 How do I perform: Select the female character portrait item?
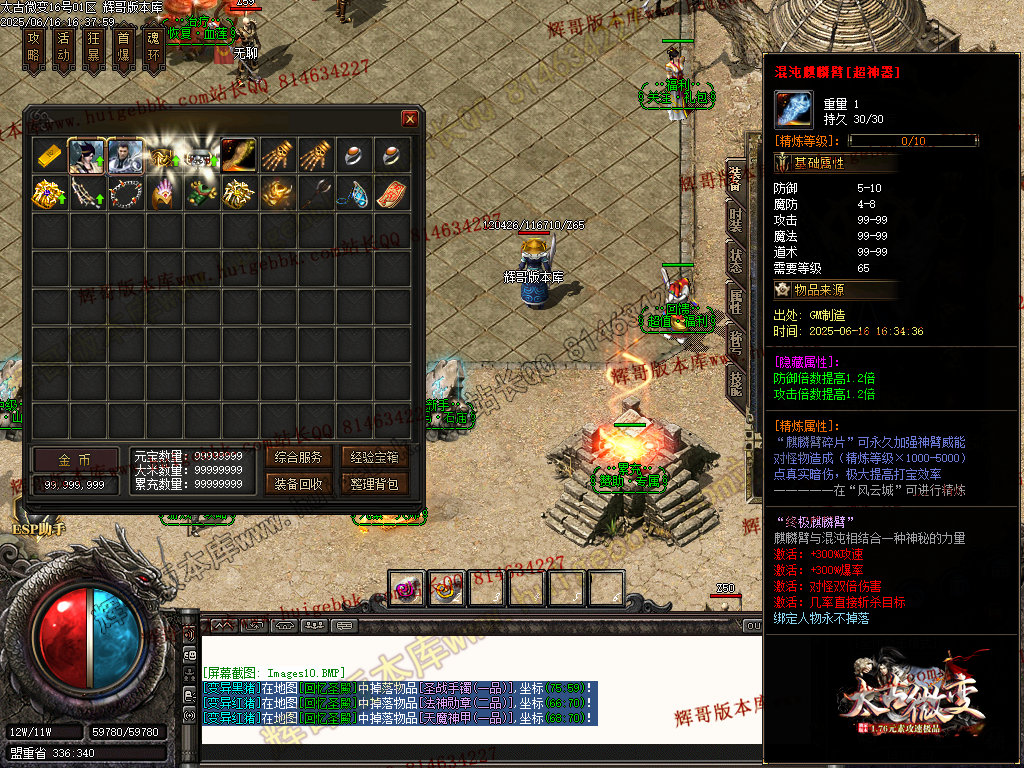coord(87,156)
